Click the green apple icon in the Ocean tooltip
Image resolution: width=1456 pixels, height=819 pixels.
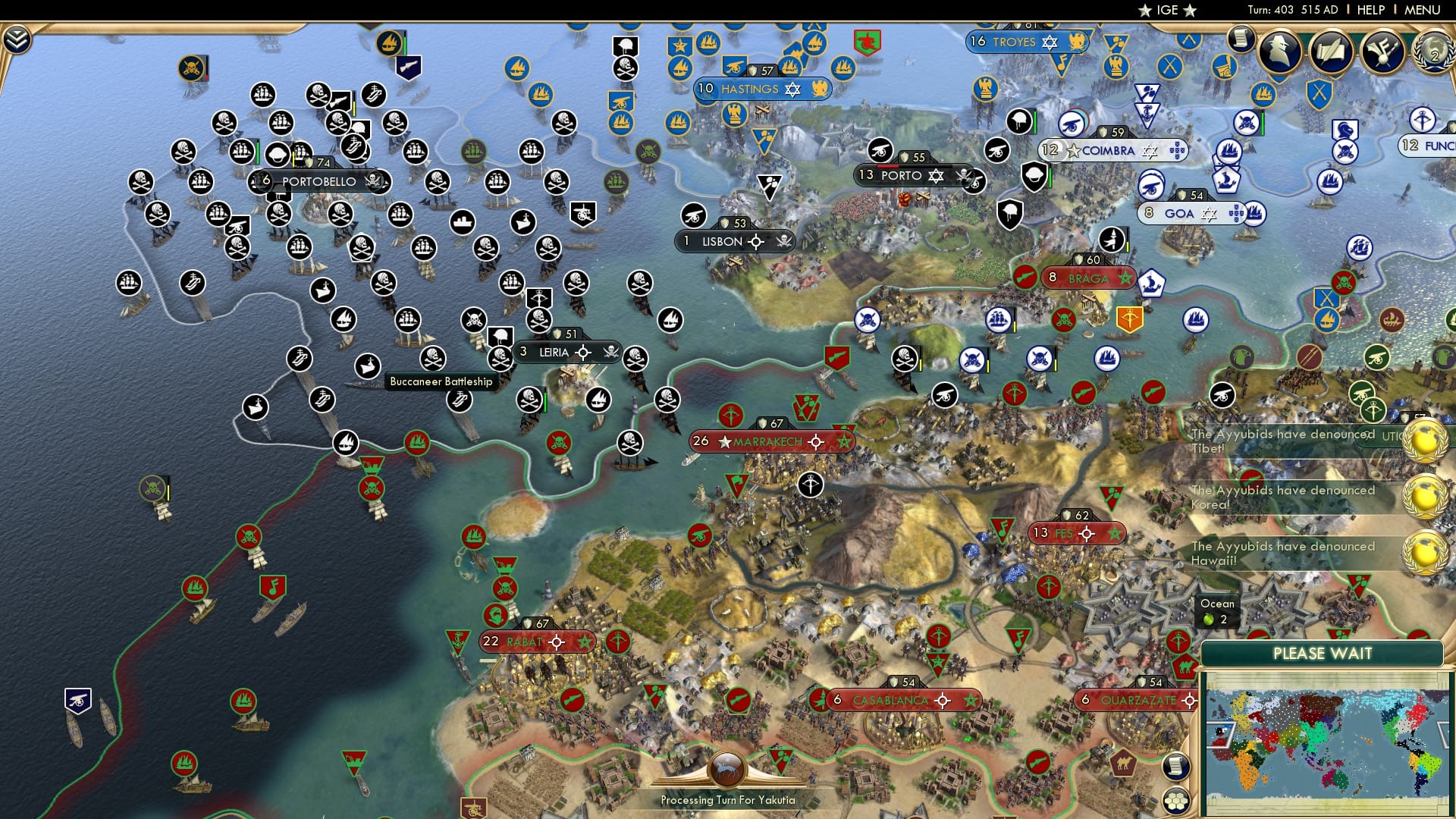click(x=1210, y=619)
